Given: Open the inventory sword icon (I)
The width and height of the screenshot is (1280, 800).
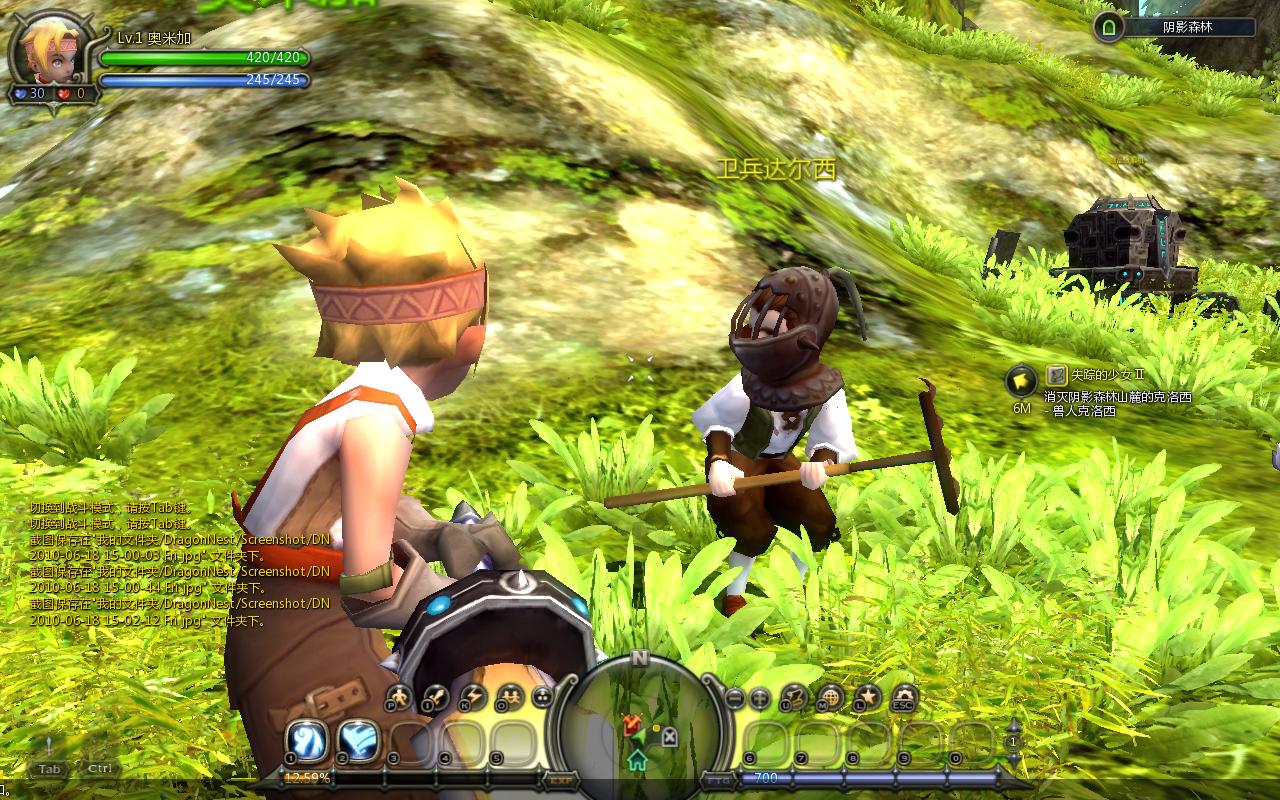Looking at the screenshot, I should pos(436,697).
